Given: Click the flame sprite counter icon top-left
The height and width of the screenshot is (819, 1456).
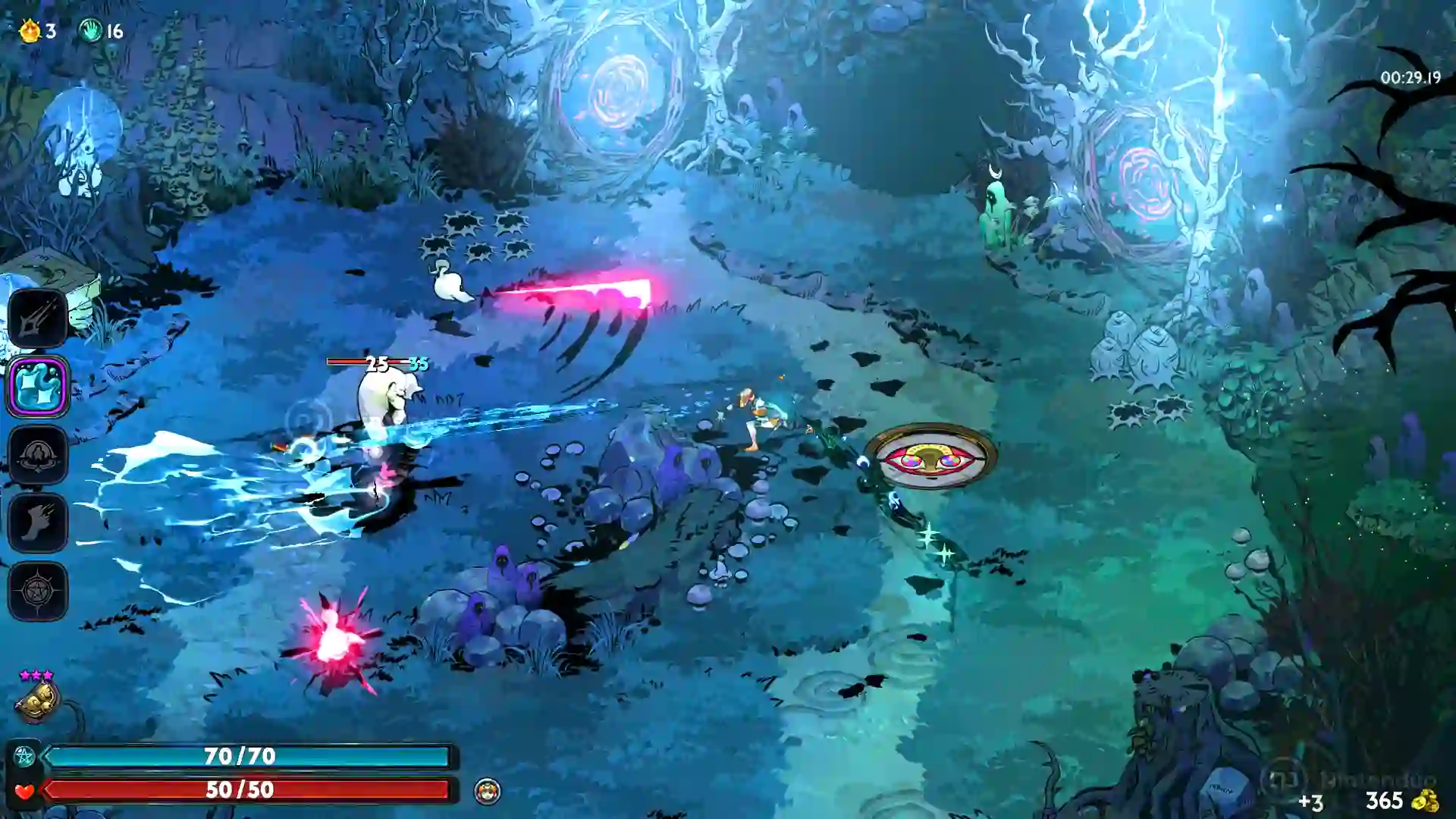Looking at the screenshot, I should tap(28, 30).
